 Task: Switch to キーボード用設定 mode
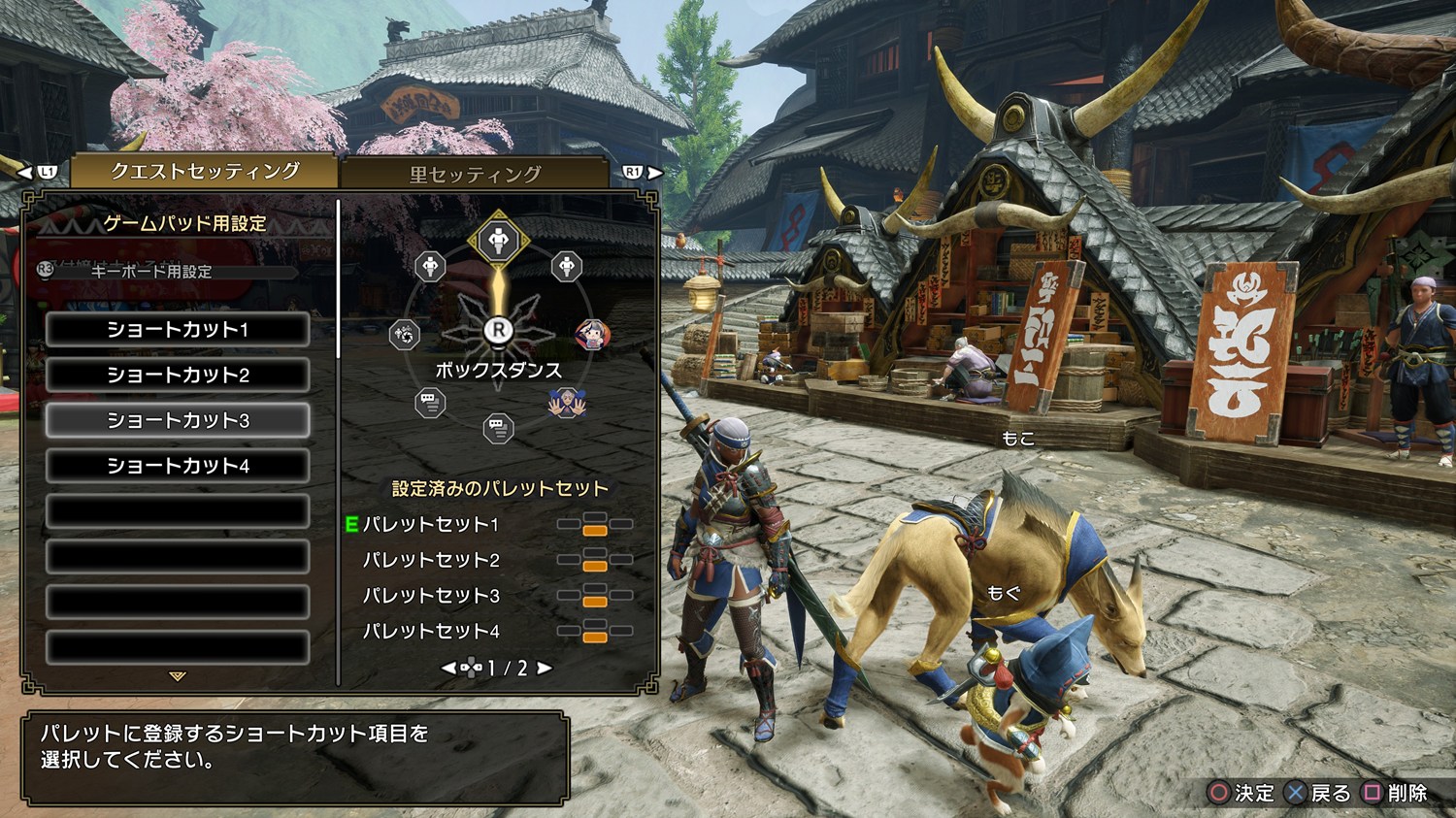pos(150,272)
